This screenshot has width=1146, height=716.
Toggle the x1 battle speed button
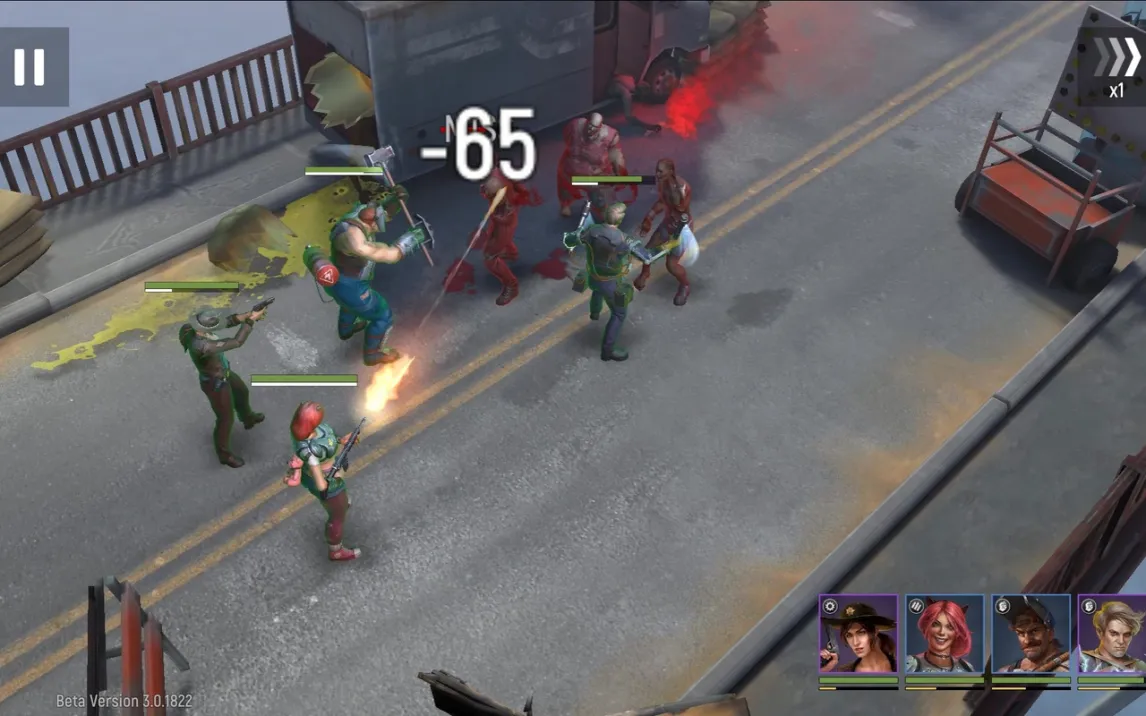(1114, 65)
